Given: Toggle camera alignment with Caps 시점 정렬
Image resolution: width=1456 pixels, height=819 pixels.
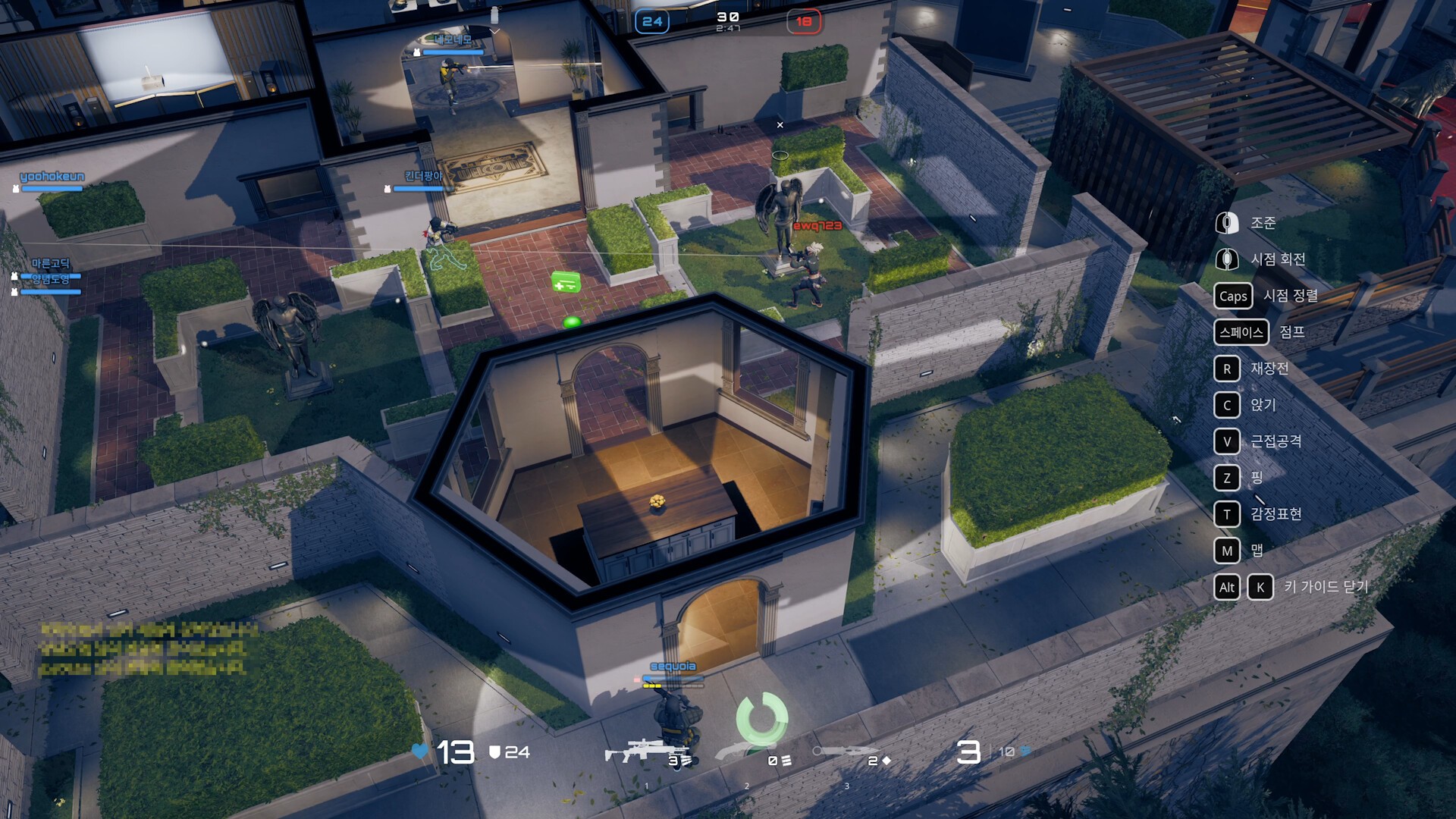Looking at the screenshot, I should click(x=1233, y=297).
